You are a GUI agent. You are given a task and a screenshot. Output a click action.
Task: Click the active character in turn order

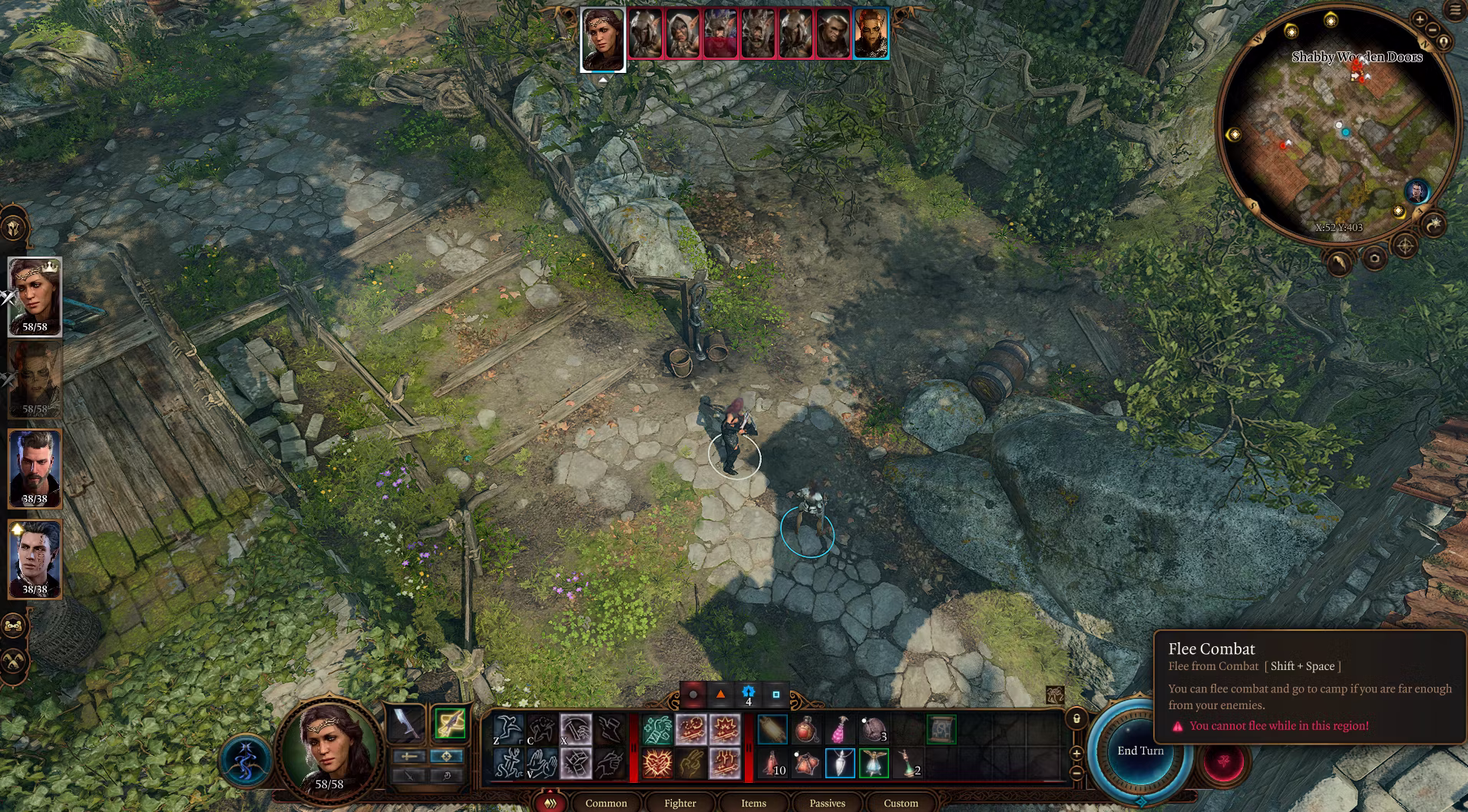click(x=603, y=38)
